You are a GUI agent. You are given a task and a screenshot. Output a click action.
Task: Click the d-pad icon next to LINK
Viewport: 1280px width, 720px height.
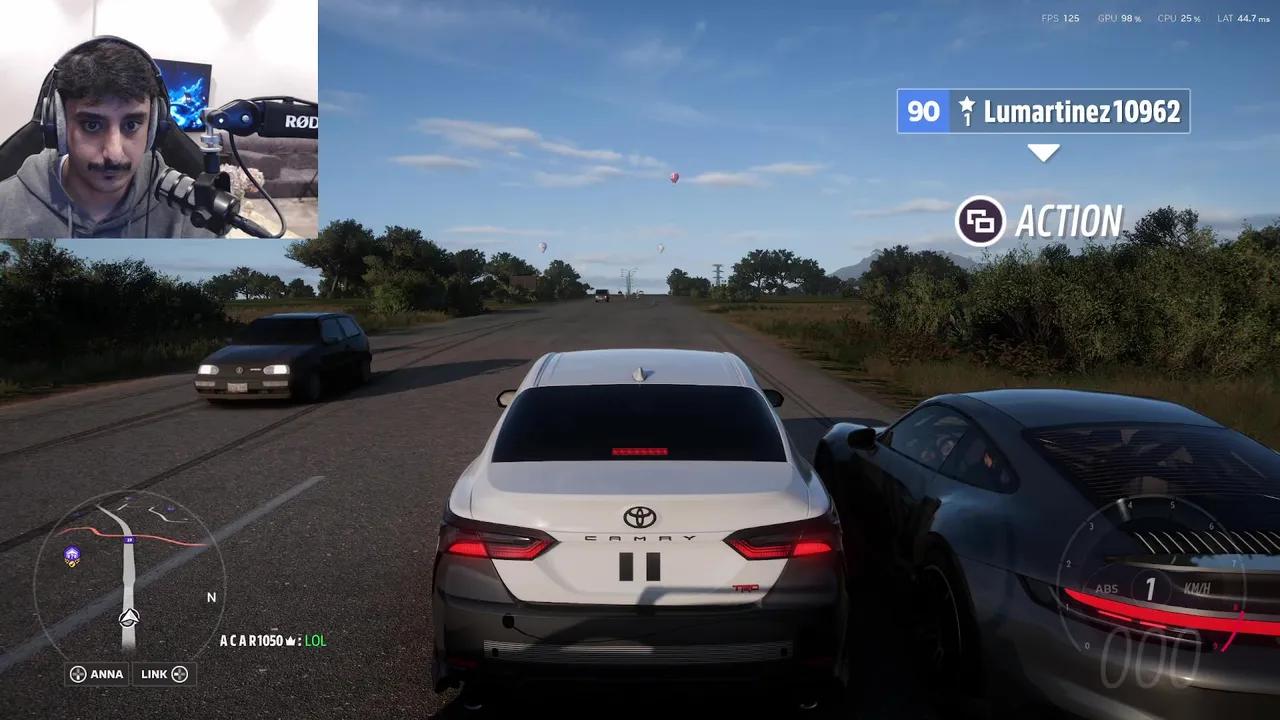(179, 673)
